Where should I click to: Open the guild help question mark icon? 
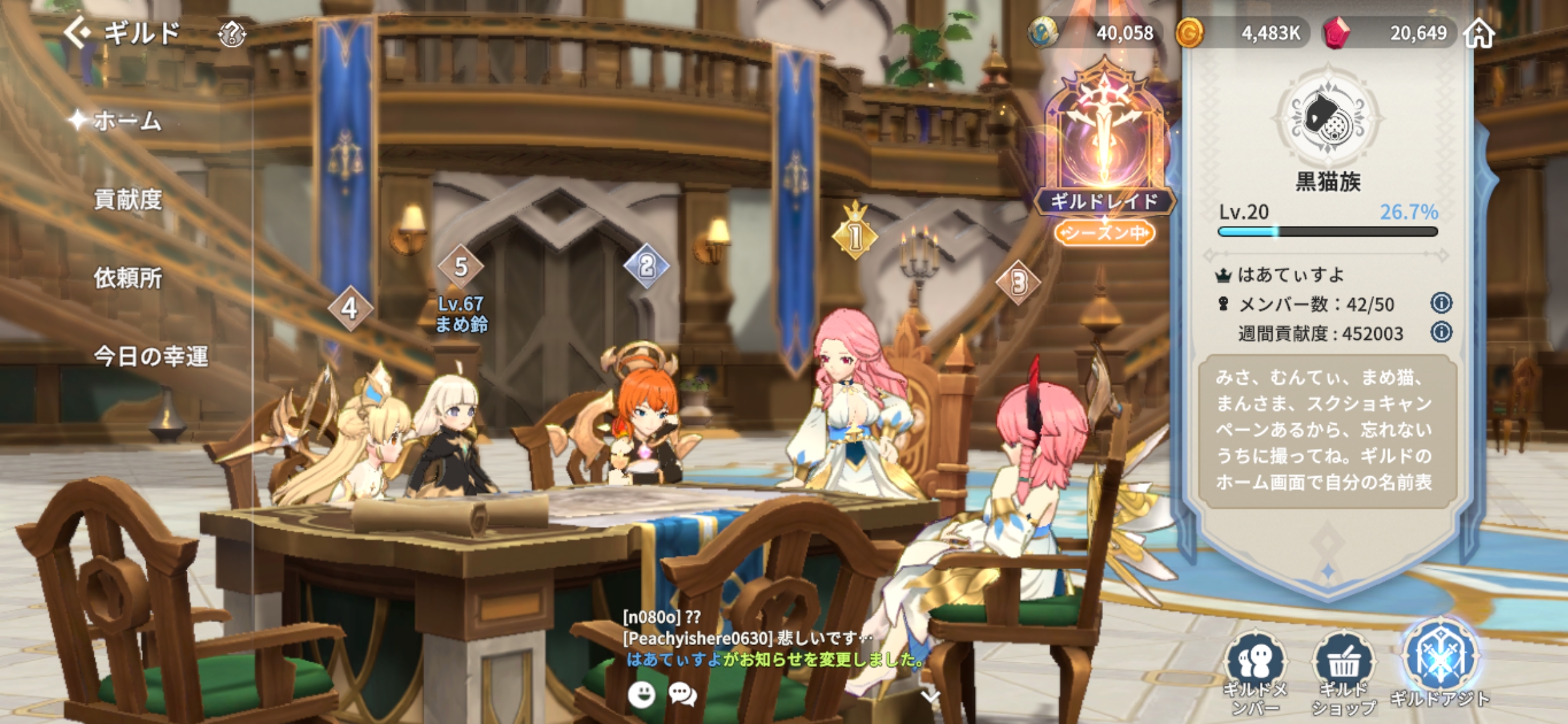click(232, 34)
